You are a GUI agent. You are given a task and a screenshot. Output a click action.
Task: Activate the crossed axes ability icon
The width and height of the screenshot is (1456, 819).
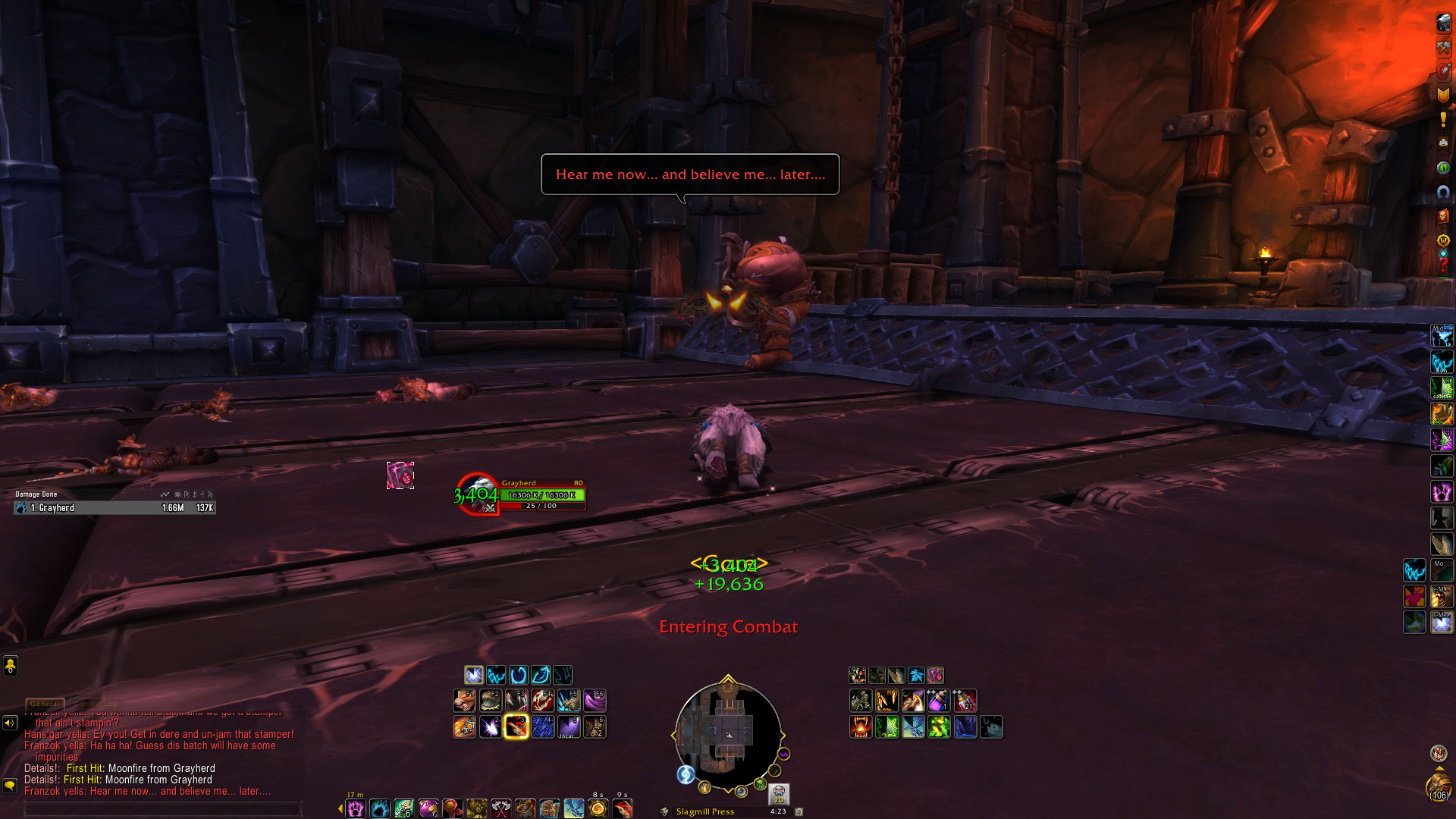500,809
